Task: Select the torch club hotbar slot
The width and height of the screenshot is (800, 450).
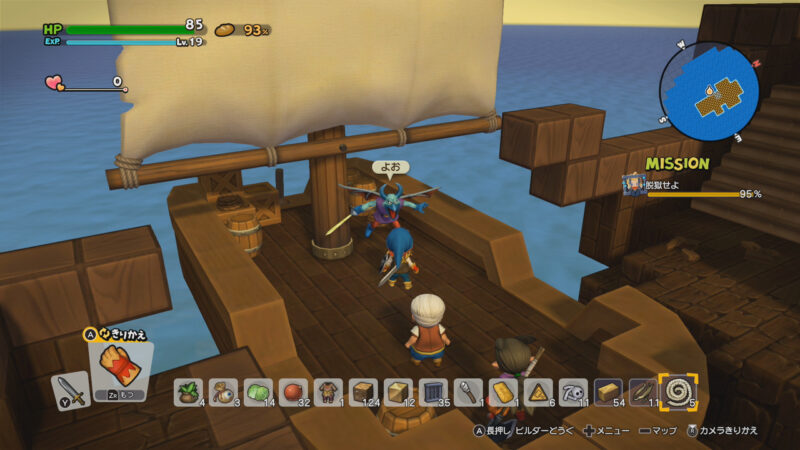Action: [466, 391]
